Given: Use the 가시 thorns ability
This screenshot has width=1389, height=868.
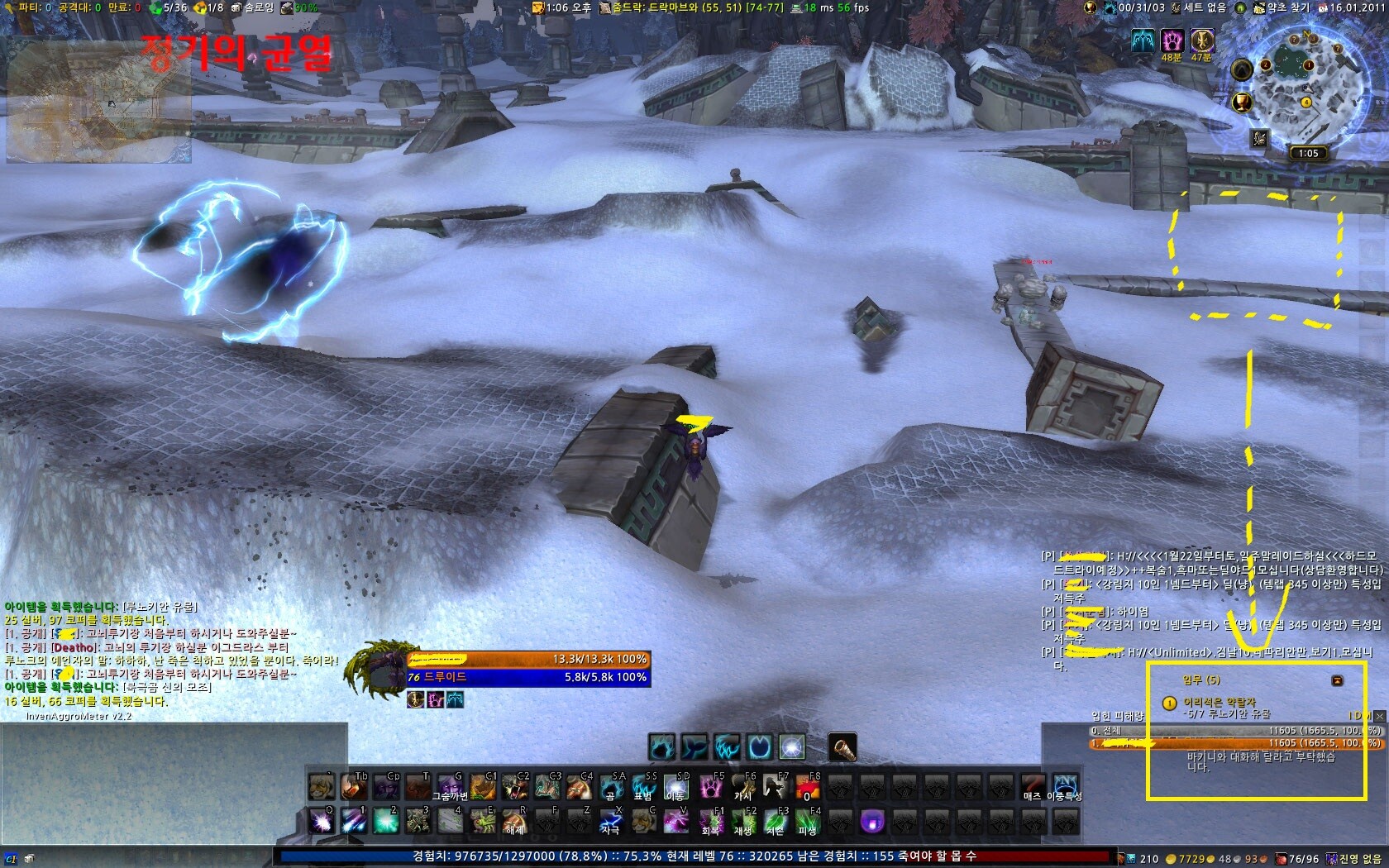Looking at the screenshot, I should [x=743, y=786].
